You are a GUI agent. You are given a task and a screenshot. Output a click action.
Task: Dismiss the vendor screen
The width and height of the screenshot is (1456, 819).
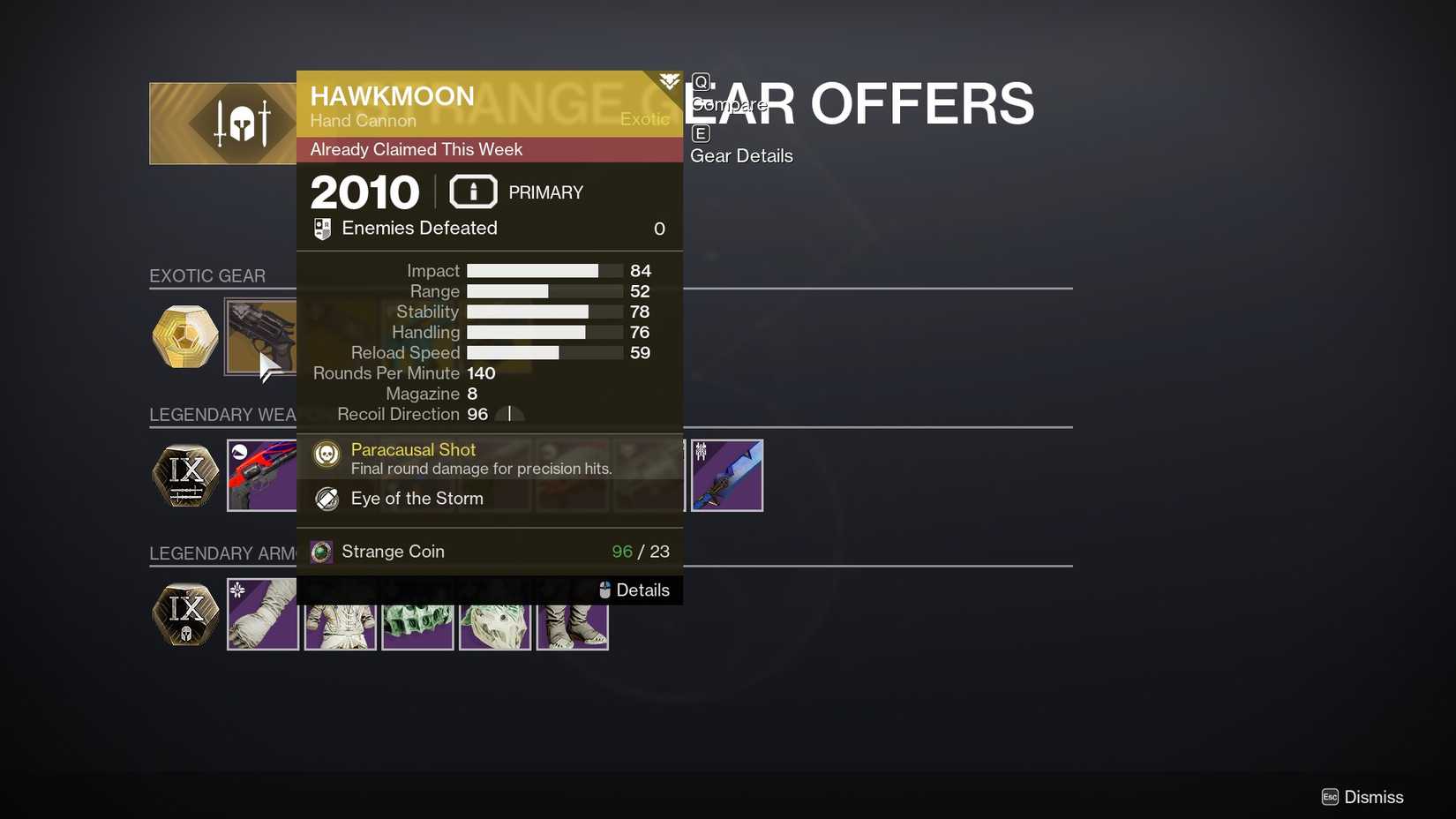(x=1374, y=796)
